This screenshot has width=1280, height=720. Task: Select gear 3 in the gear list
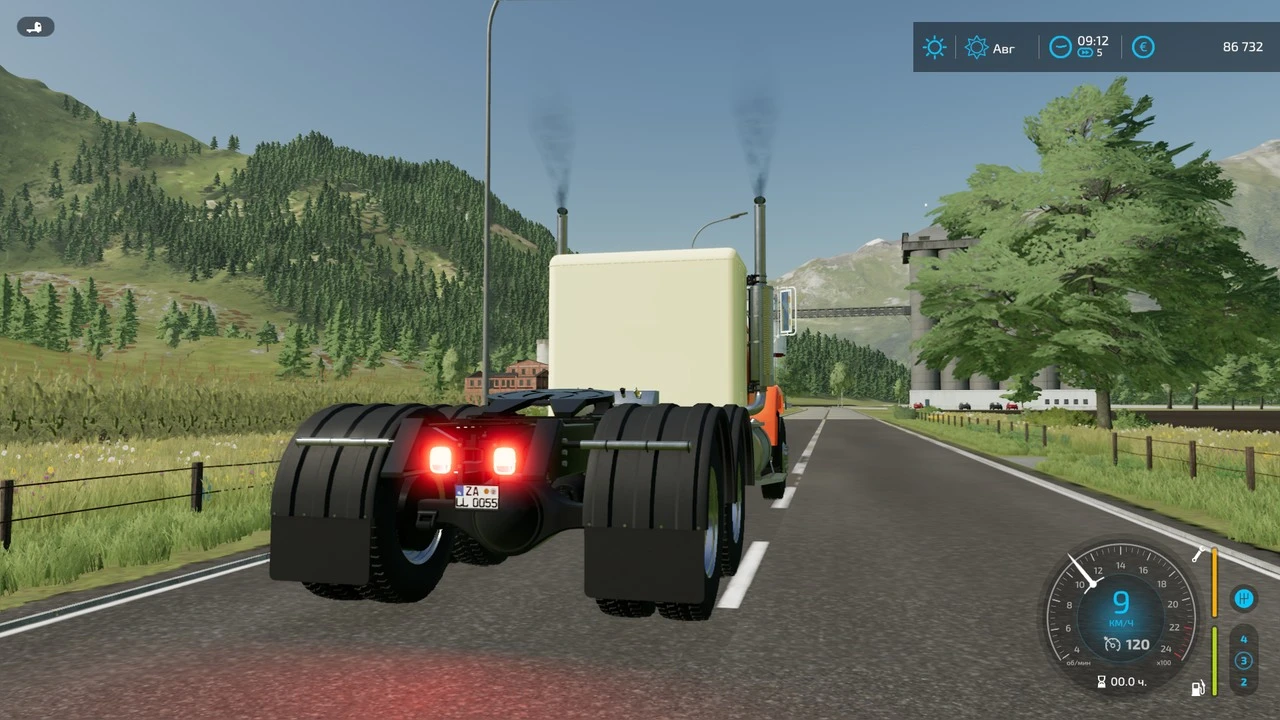pos(1243,659)
